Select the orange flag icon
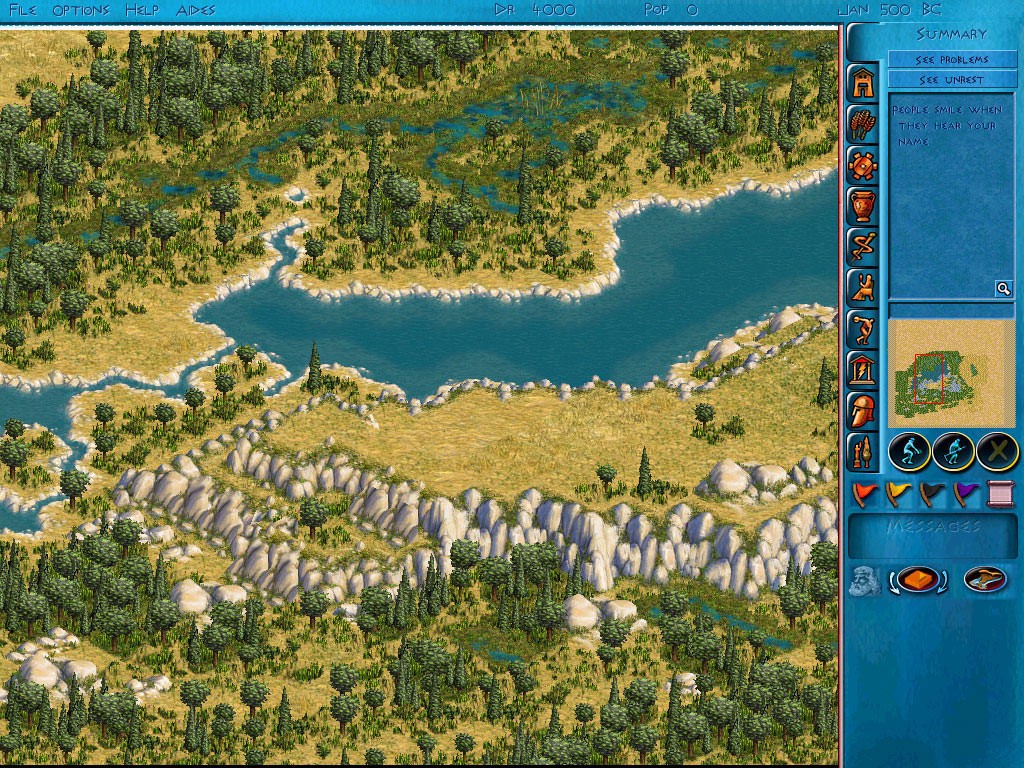Image resolution: width=1024 pixels, height=768 pixels. [865, 493]
